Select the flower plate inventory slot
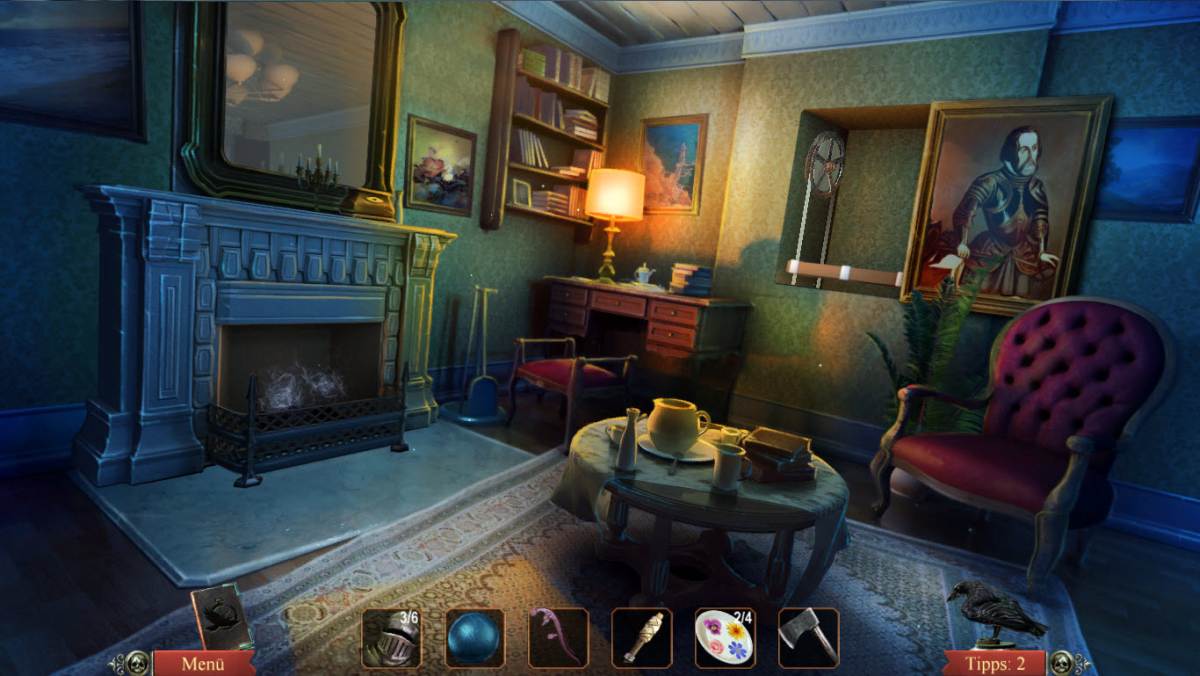Screen dimensions: 1200x676 (x=724, y=638)
